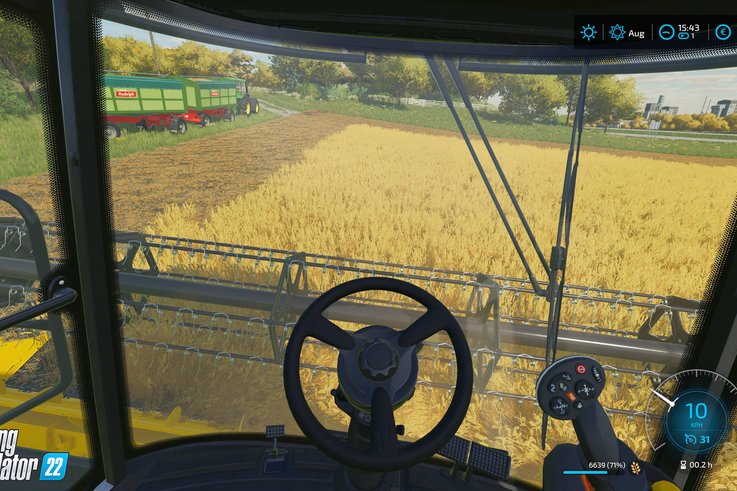Viewport: 737px width, 491px height.
Task: Click the clock icon beside 15:43
Action: [x=666, y=32]
